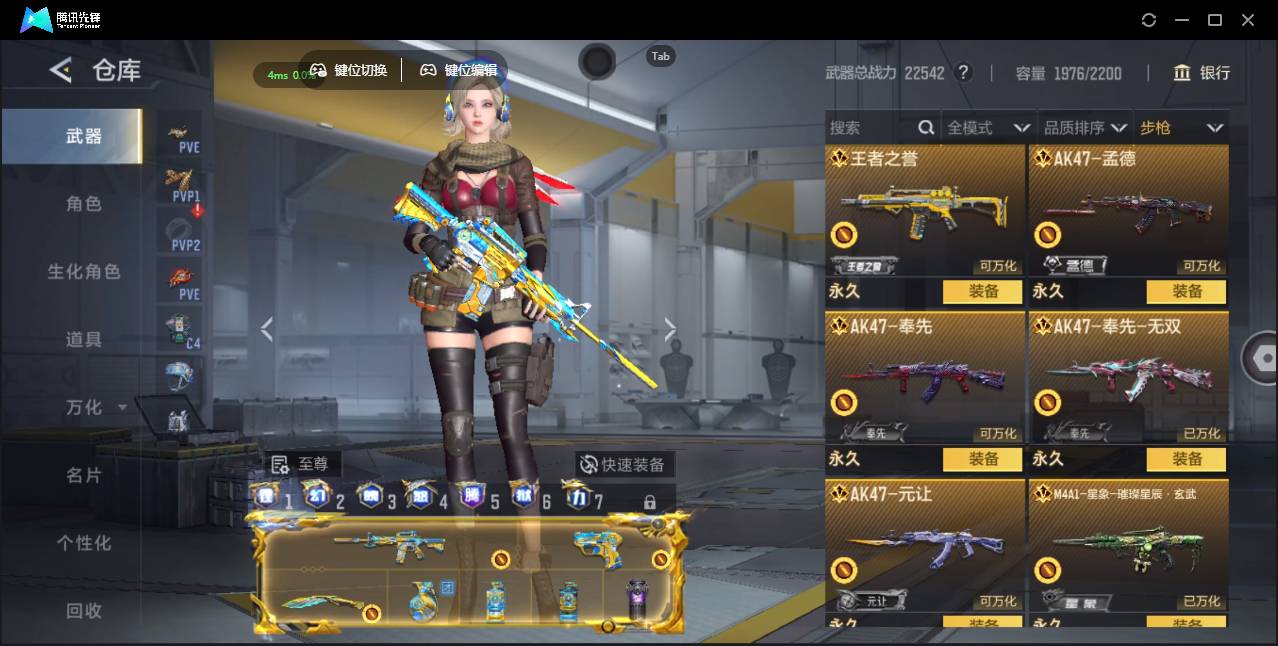
Task: Open the 道具 category
Action: coord(83,340)
